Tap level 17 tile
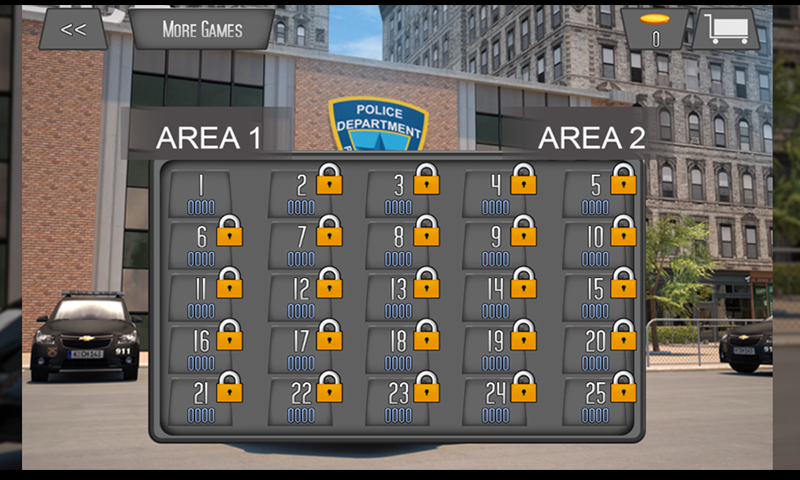This screenshot has height=480, width=800. (x=302, y=348)
